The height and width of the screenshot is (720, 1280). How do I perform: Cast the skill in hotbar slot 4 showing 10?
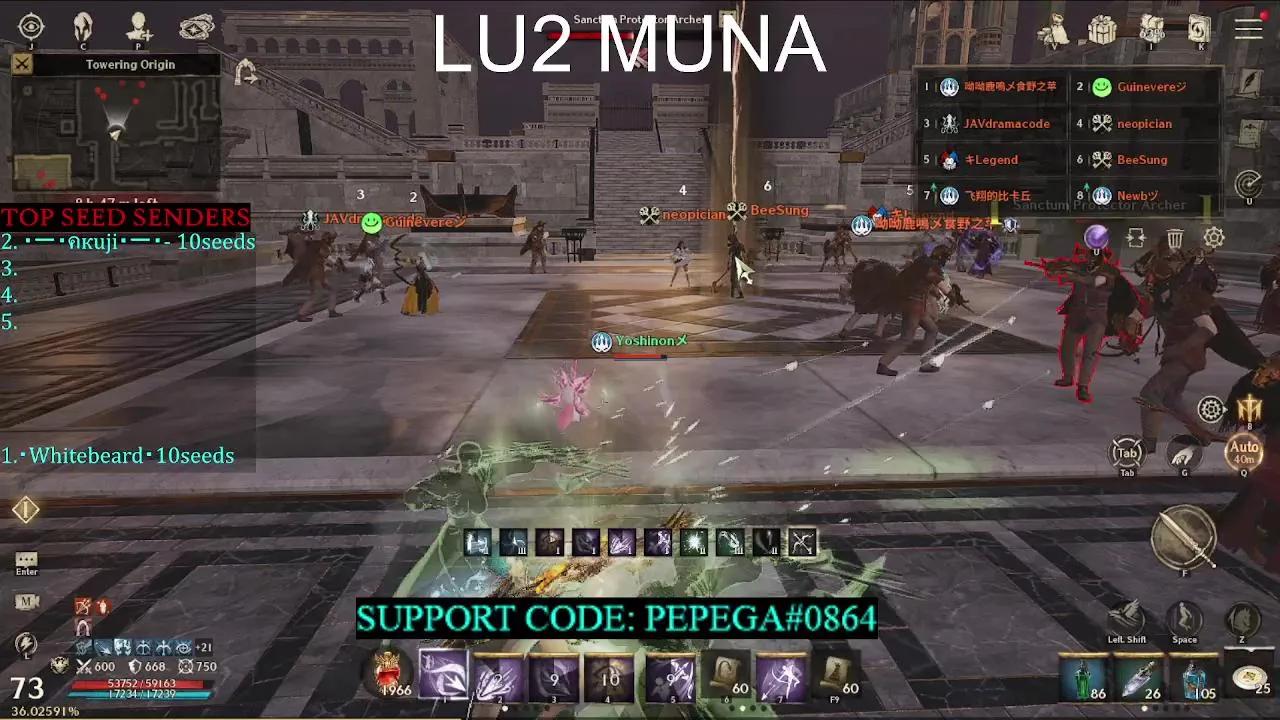click(x=608, y=675)
